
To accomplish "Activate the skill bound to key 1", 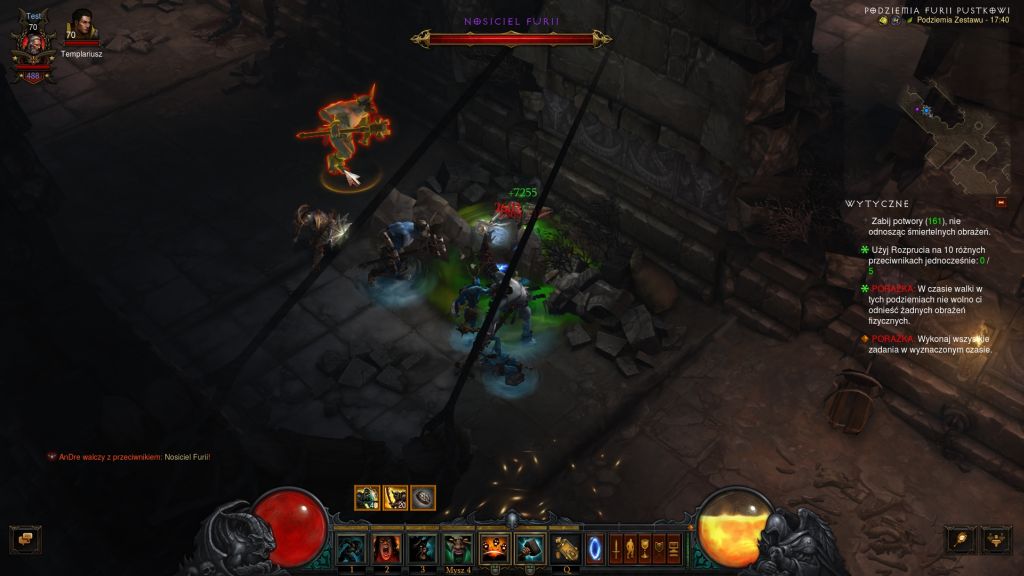I will pos(351,548).
